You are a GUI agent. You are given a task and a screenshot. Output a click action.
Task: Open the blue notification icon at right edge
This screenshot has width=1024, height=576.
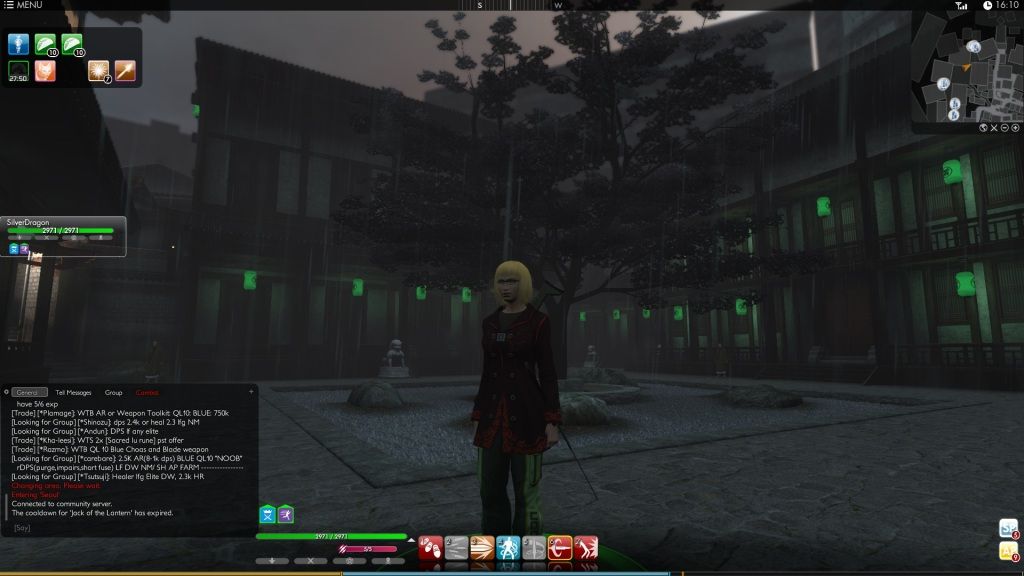[x=1007, y=528]
